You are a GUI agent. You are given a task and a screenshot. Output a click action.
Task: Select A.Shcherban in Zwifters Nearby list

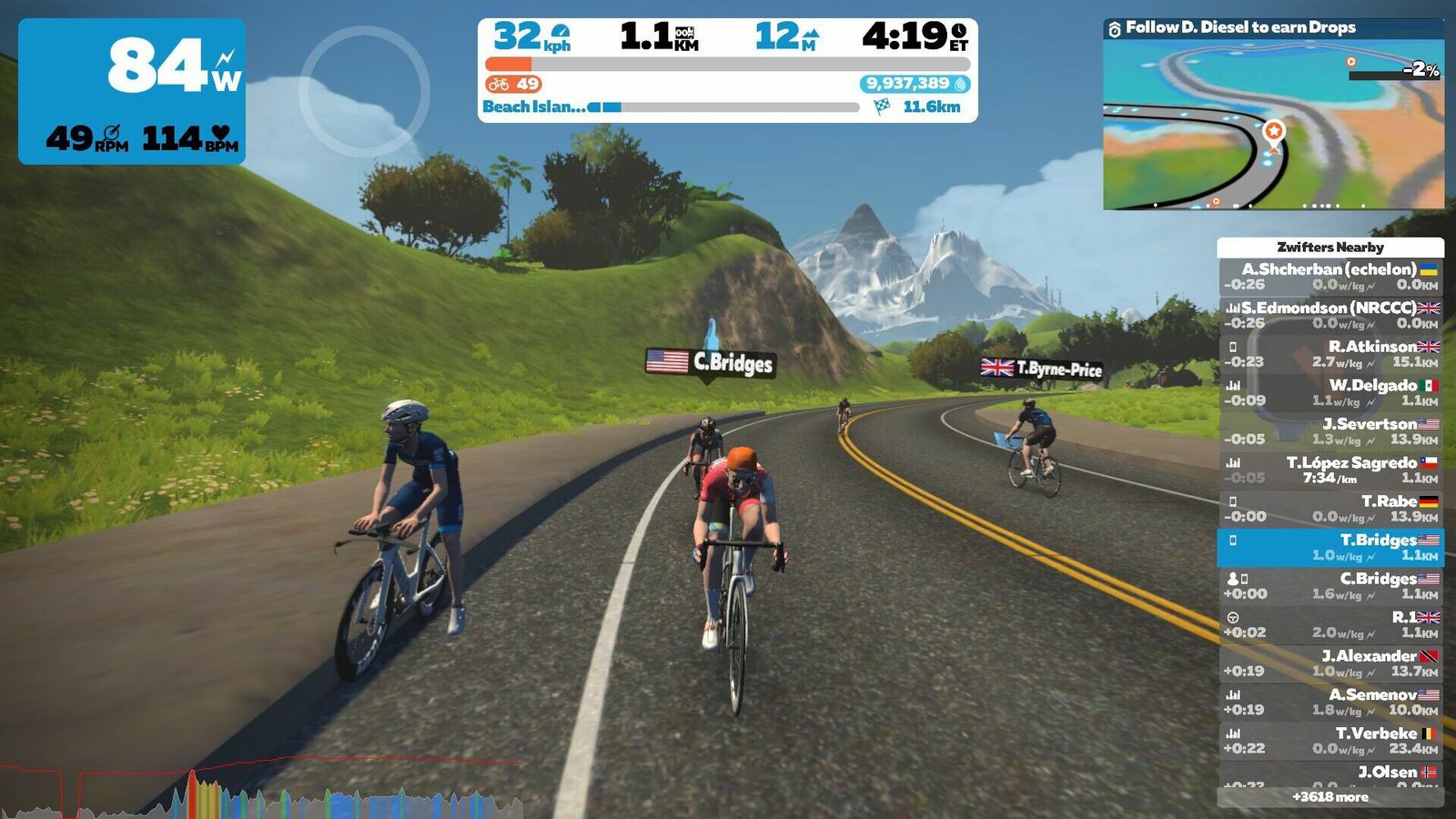pyautogui.click(x=1330, y=277)
